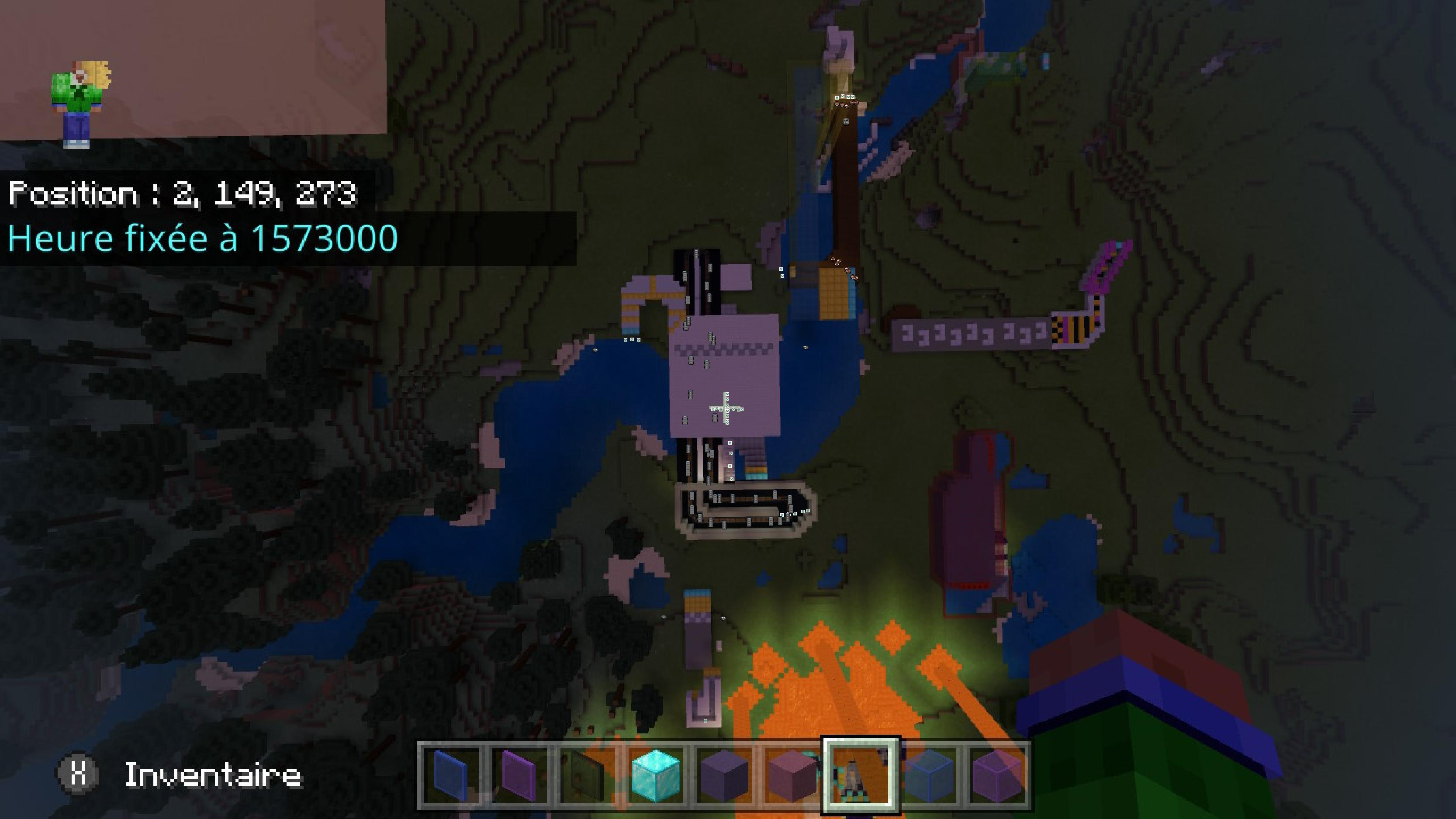The height and width of the screenshot is (819, 1456).
Task: Select the blue stained glass block slot
Action: coord(929,775)
